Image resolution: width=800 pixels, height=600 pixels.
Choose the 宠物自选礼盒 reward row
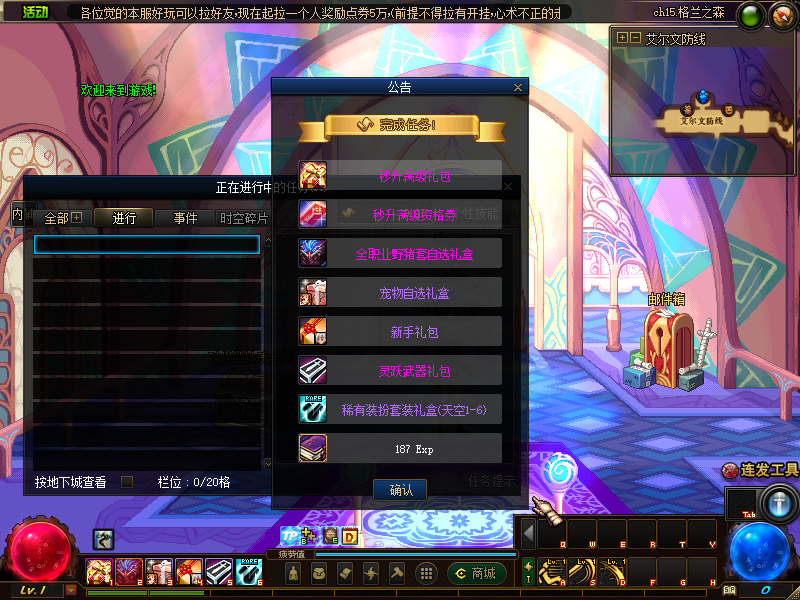pyautogui.click(x=400, y=292)
